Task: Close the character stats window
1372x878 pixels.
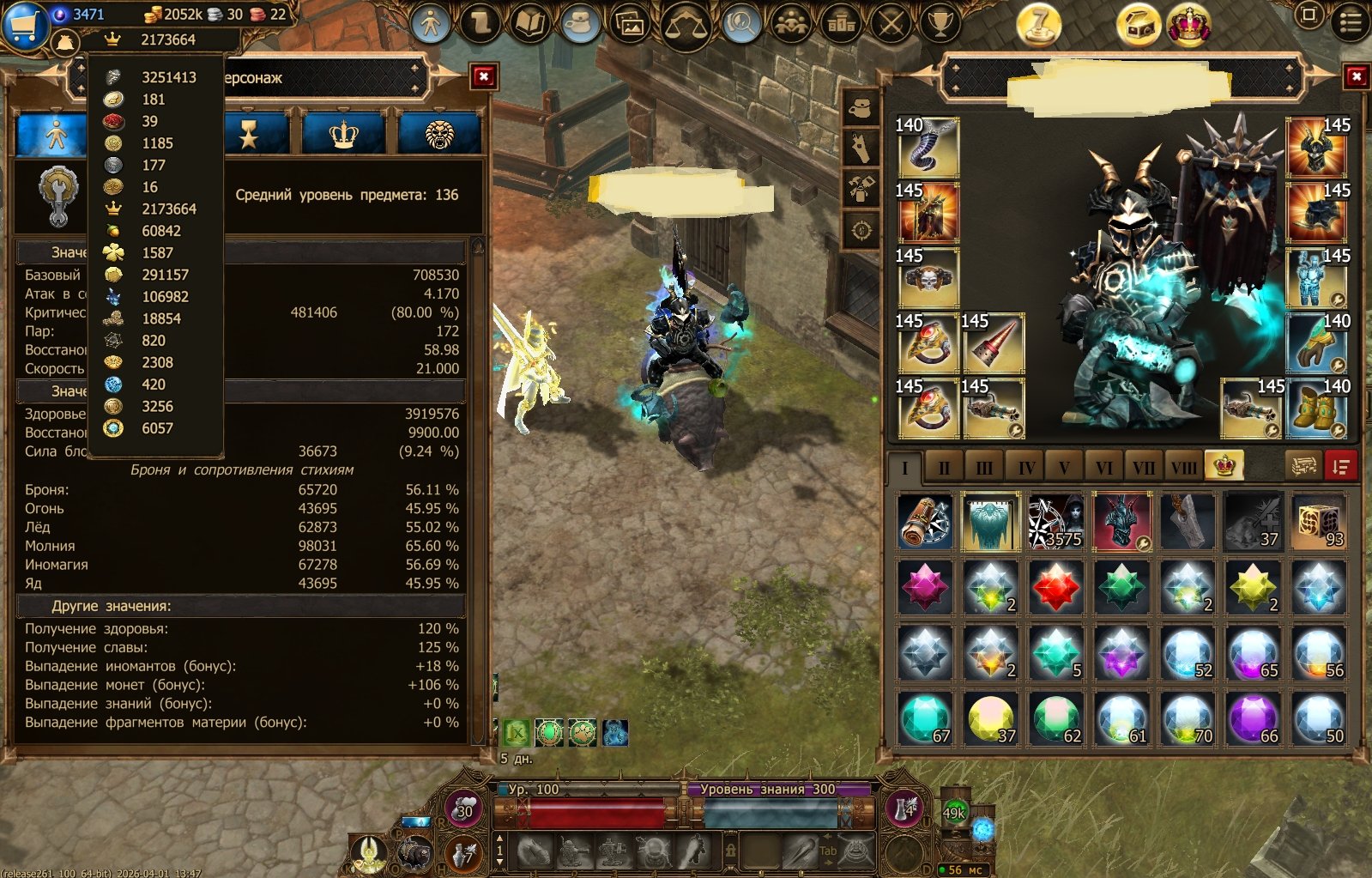Action: click(x=484, y=77)
